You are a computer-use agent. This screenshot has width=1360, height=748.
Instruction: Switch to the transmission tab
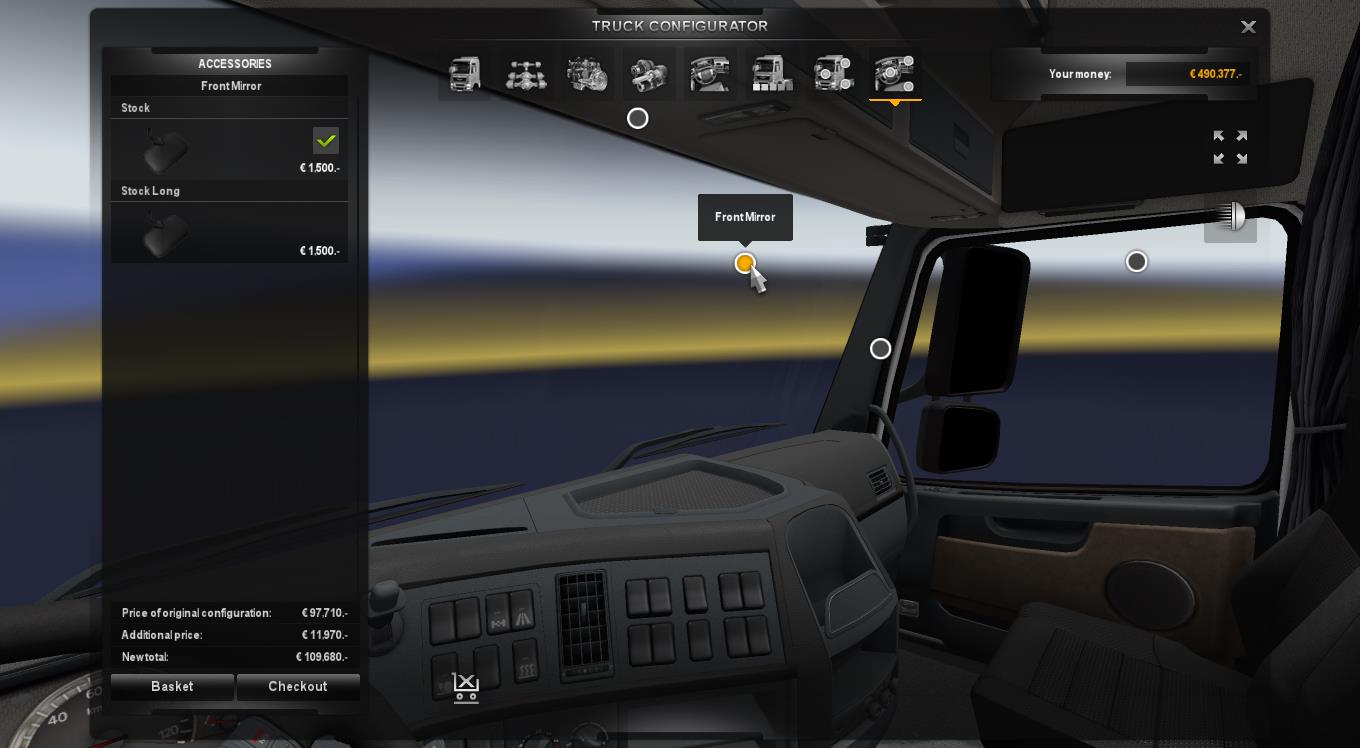click(649, 74)
